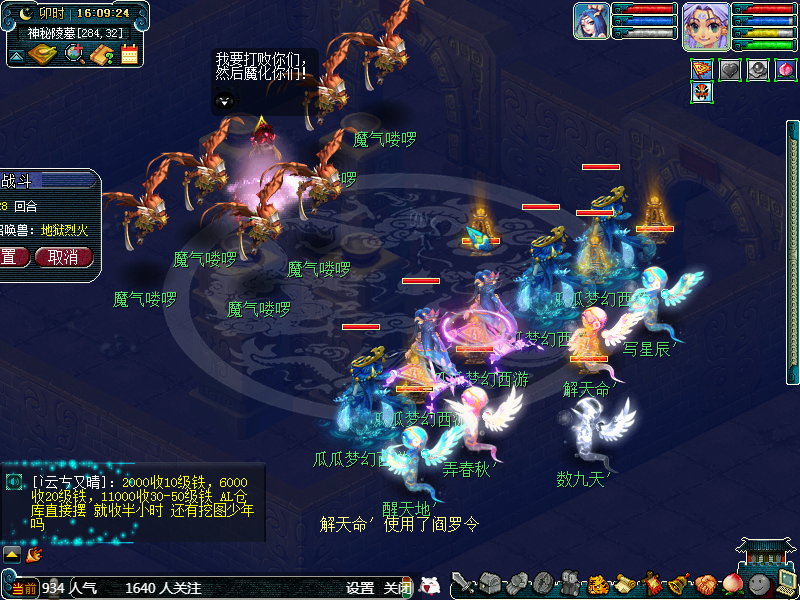Click the peach buff status icon
Screen dimensions: 800x600
[x=786, y=70]
